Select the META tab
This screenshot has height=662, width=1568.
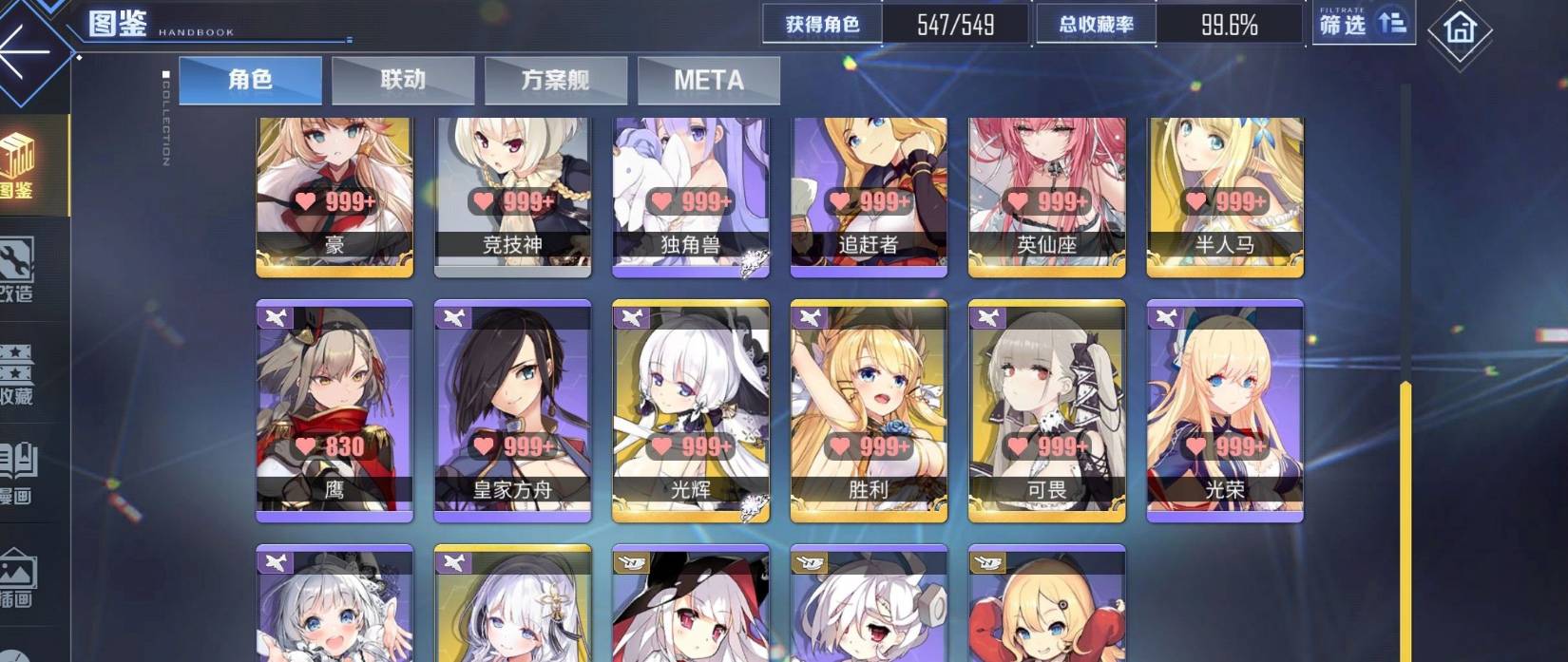709,80
